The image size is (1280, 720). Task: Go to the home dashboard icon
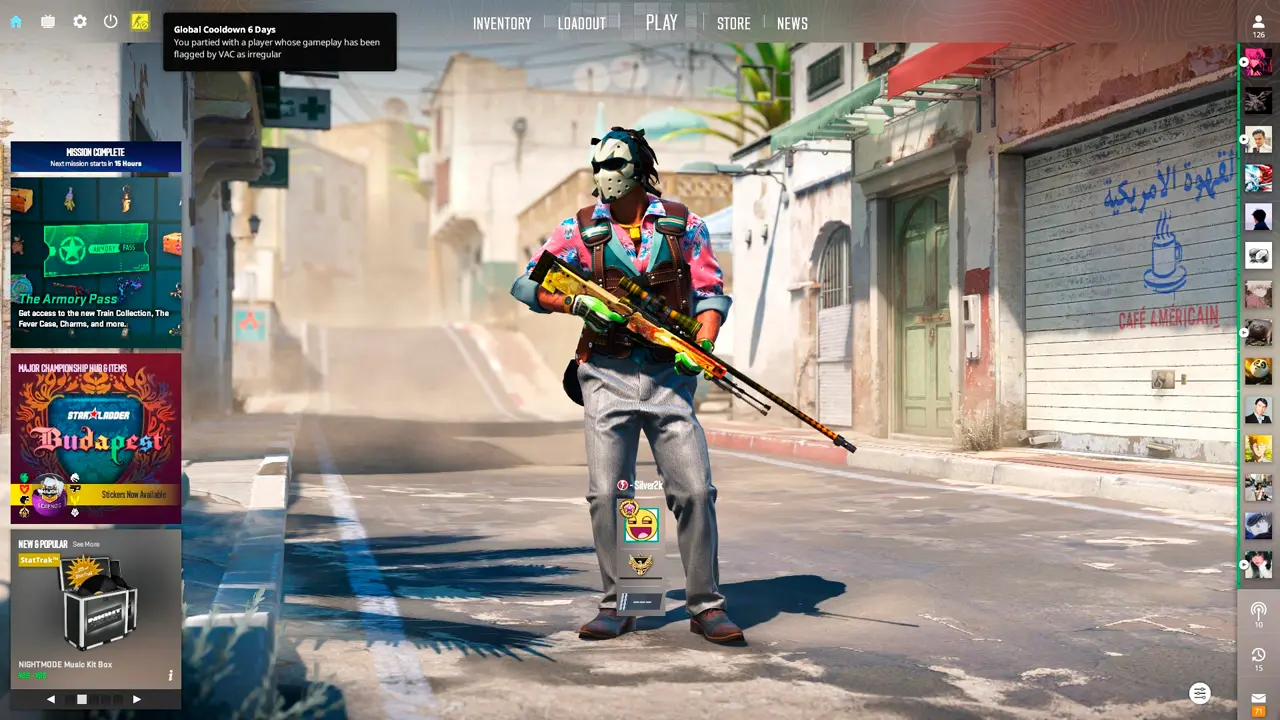point(16,22)
